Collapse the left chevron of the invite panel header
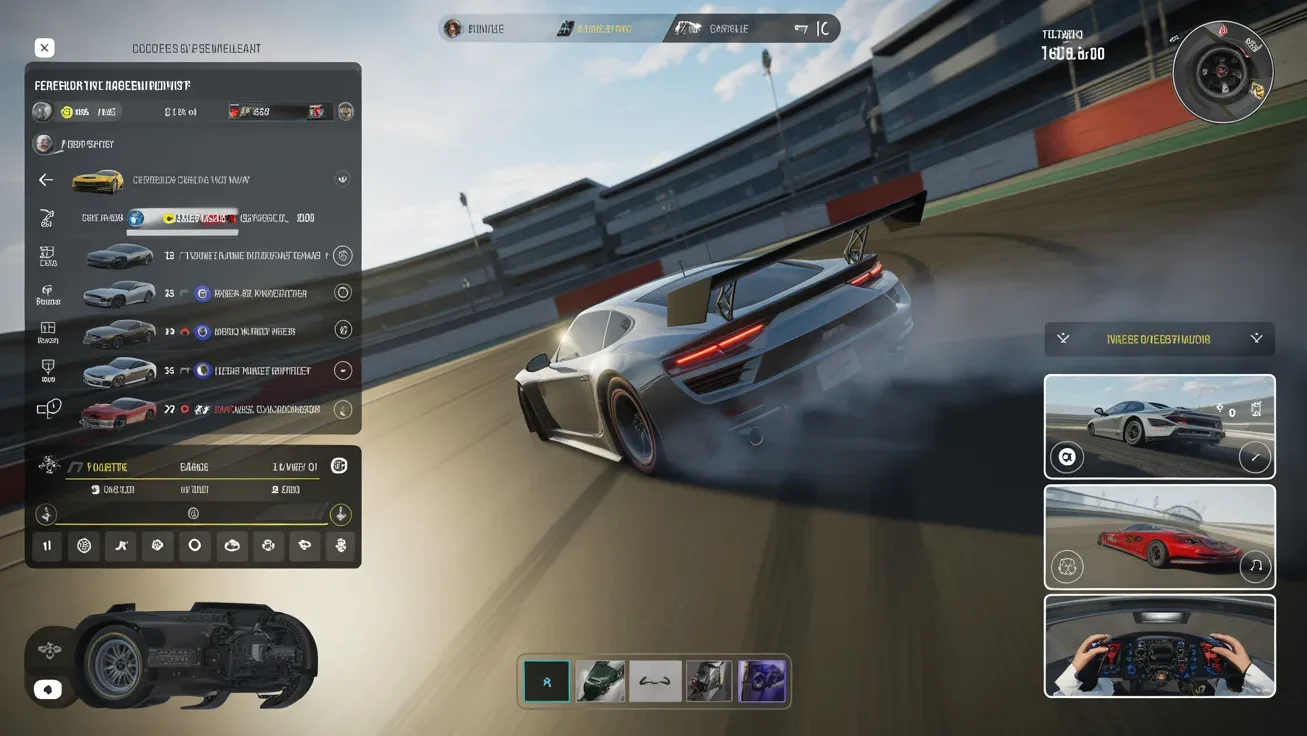 tap(1063, 339)
